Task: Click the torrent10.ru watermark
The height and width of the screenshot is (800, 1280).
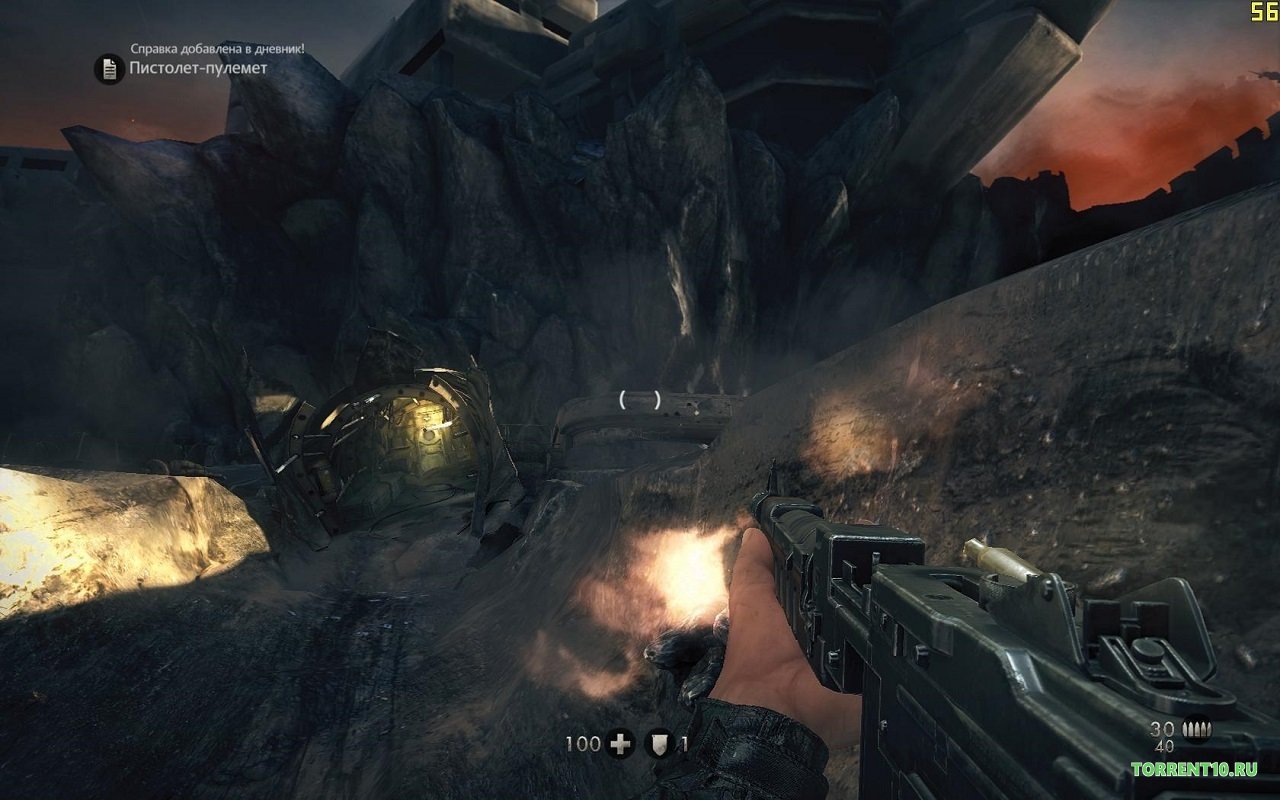Action: tap(1193, 769)
